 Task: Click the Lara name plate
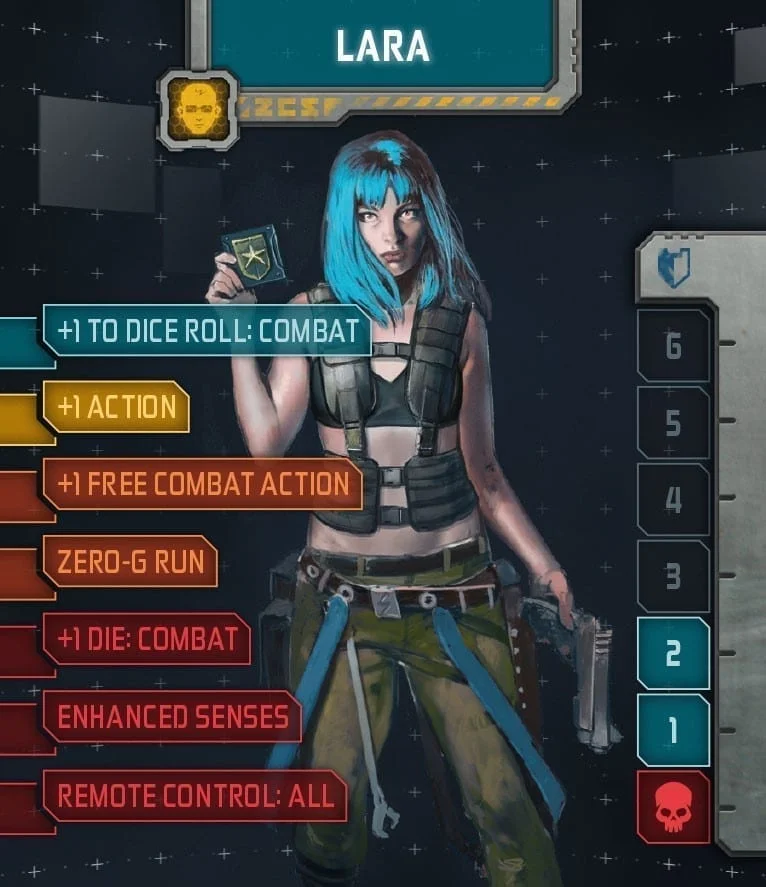pyautogui.click(x=383, y=45)
